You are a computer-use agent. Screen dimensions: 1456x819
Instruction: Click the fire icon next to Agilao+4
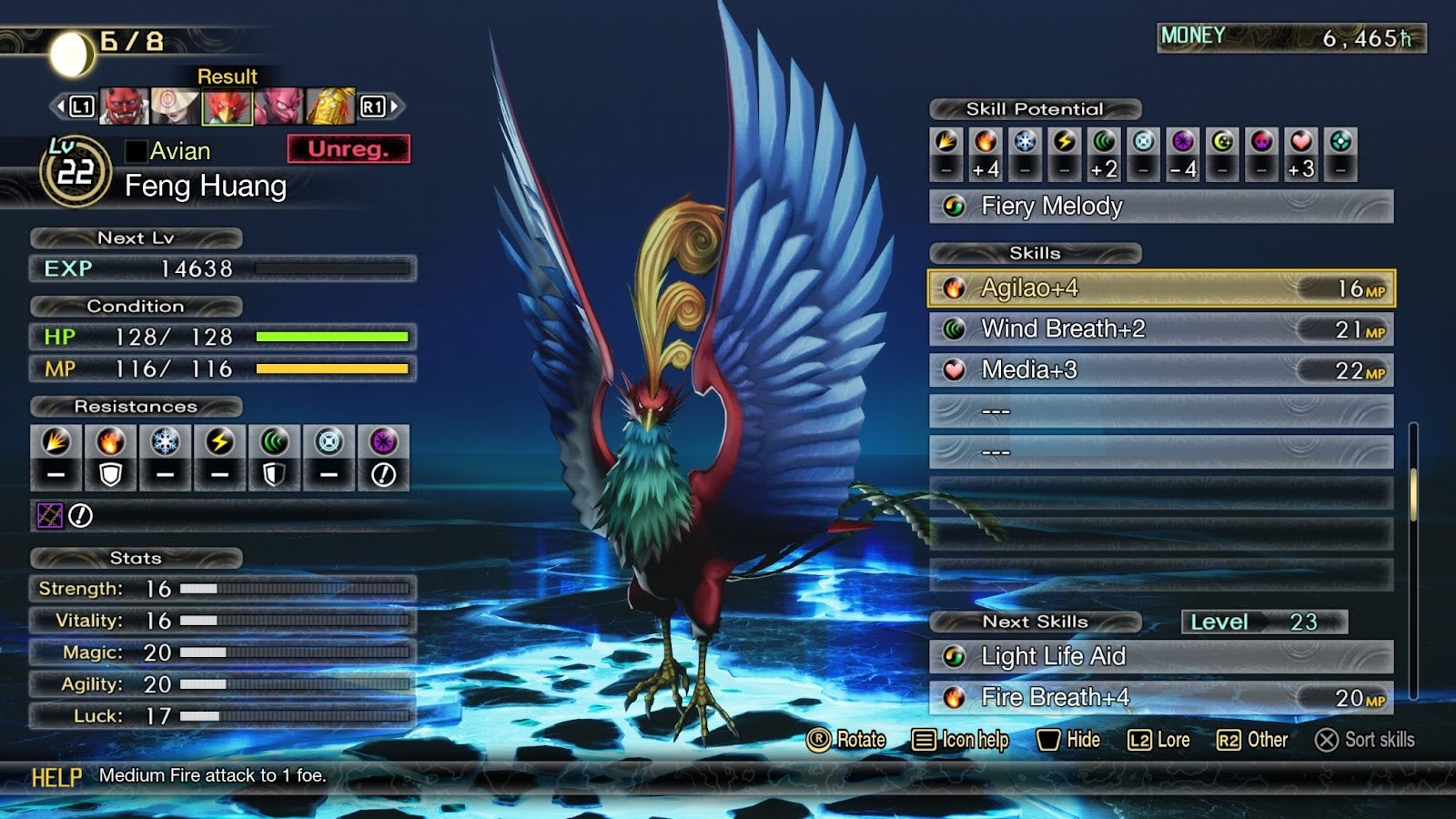(x=955, y=288)
